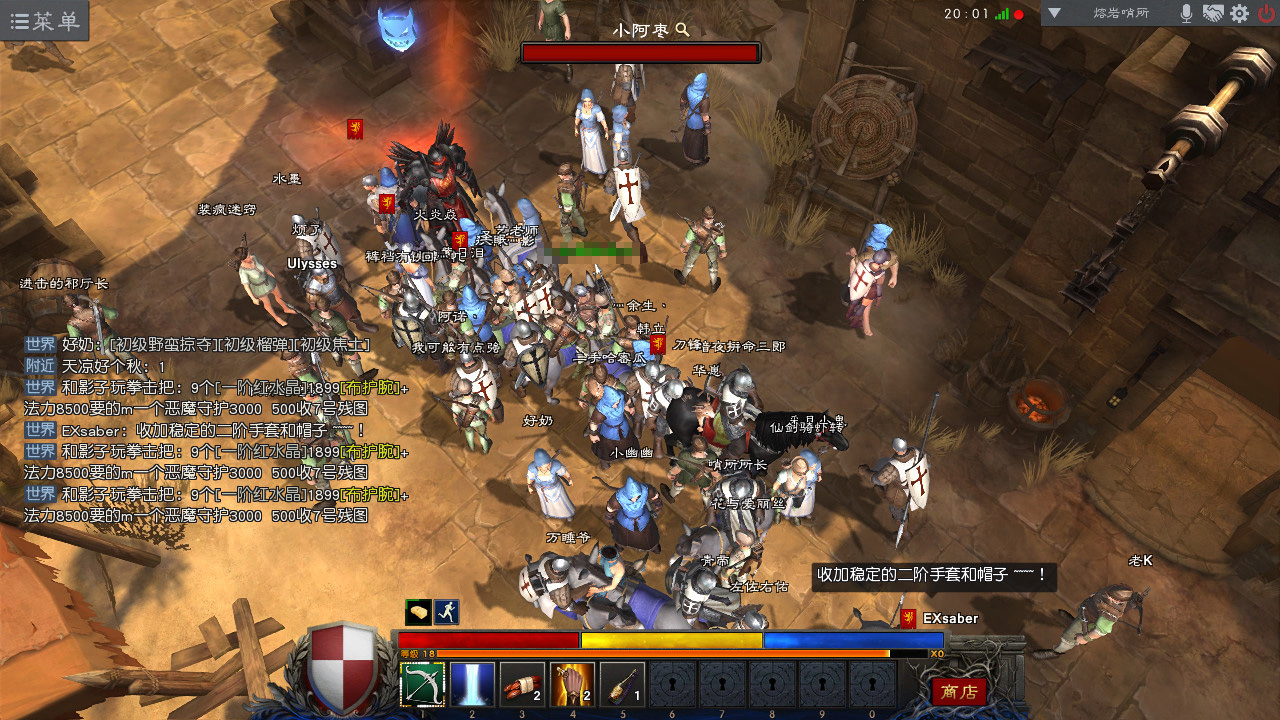
Task: Click the bread buff status icon
Action: point(418,611)
